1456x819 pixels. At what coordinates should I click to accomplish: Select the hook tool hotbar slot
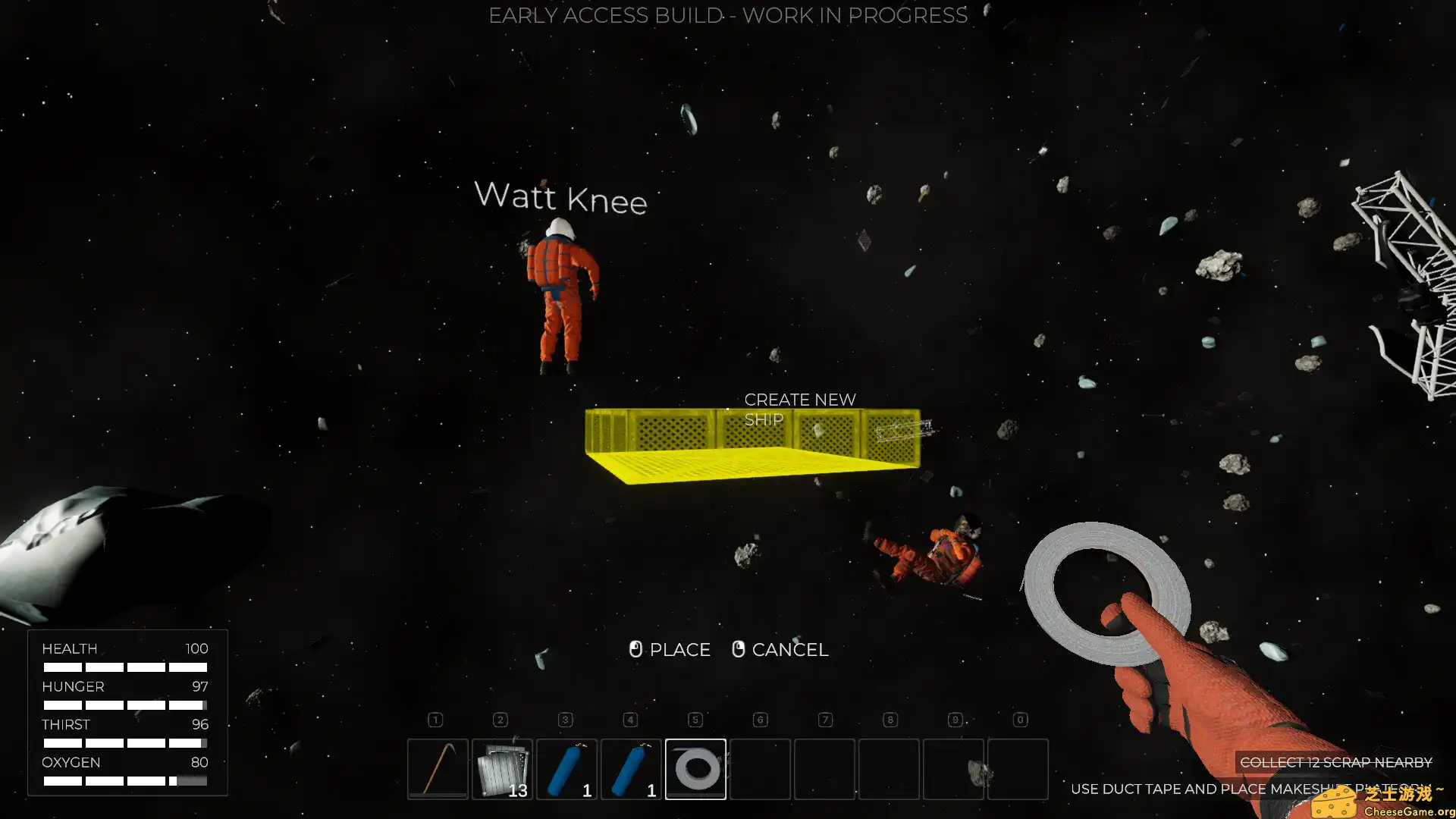(x=438, y=768)
